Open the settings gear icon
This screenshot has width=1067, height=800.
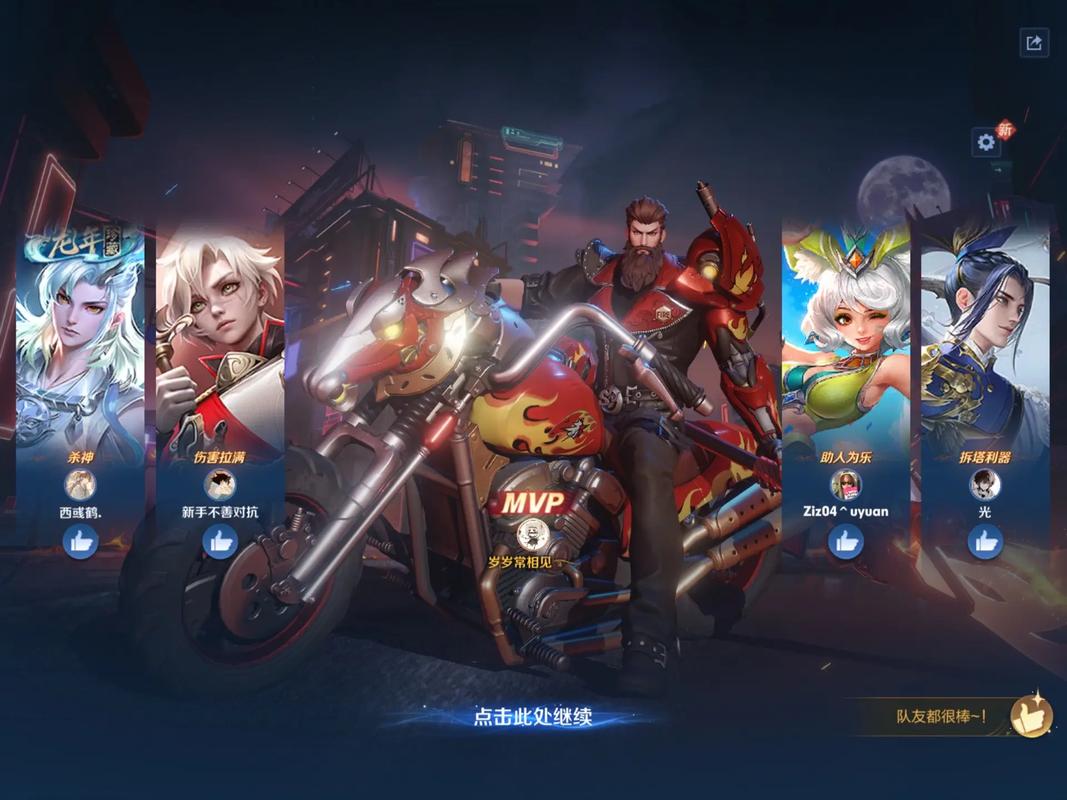[986, 142]
